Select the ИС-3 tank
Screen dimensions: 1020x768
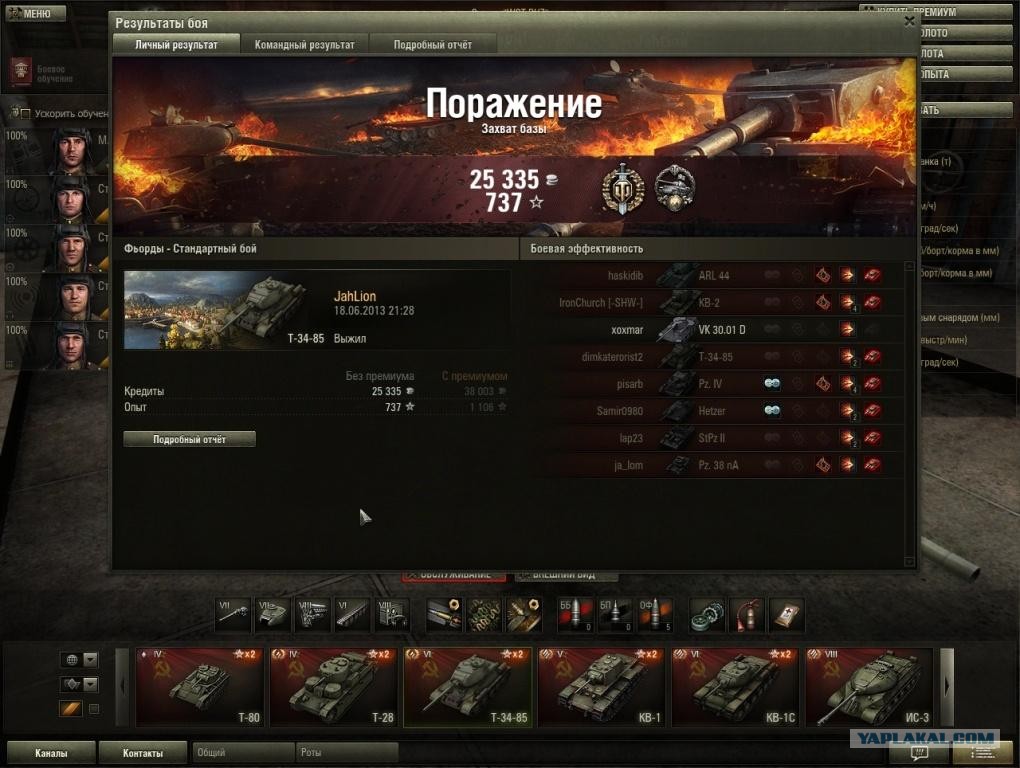click(868, 686)
